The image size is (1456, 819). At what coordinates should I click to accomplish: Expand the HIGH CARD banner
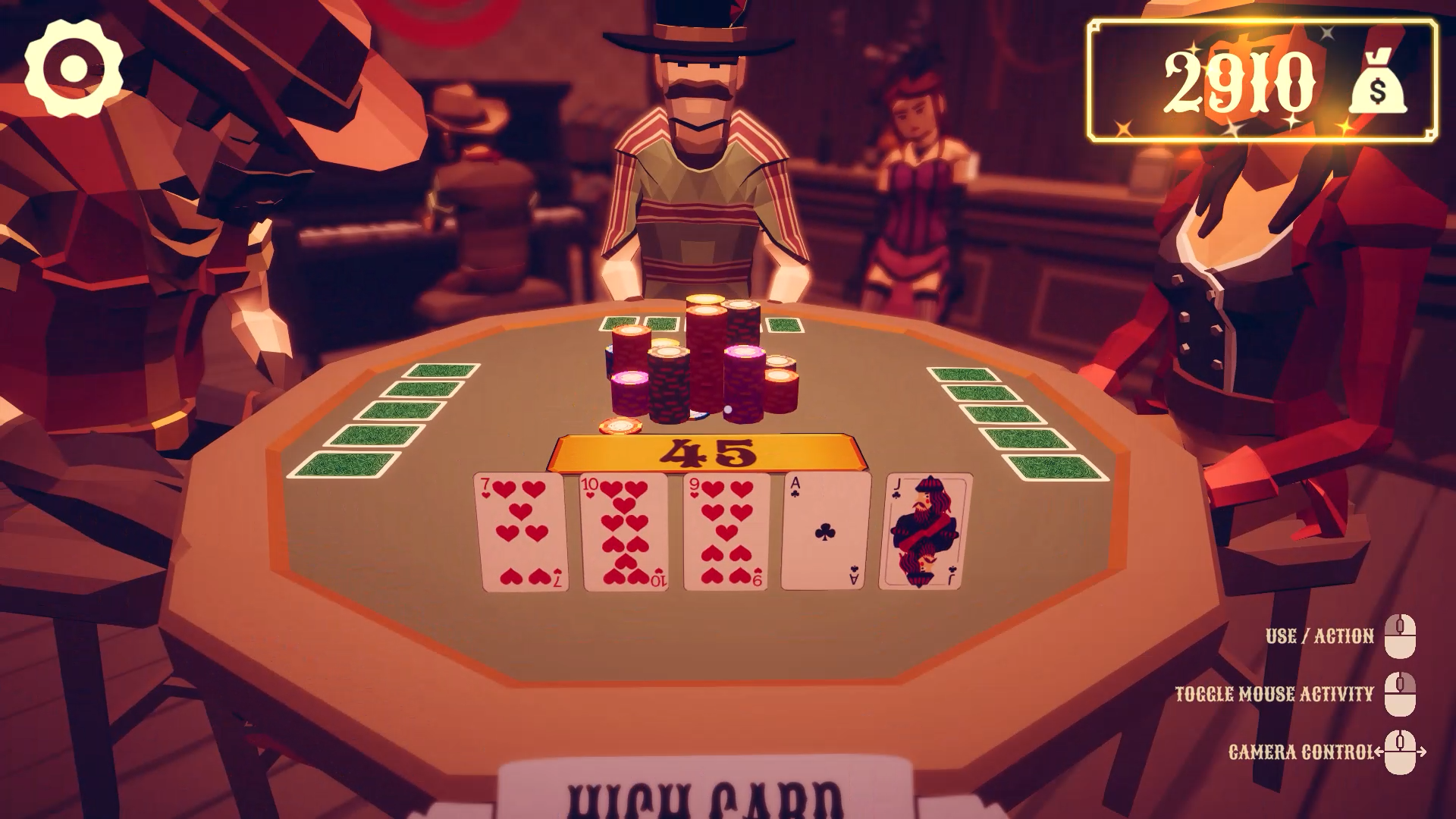click(x=705, y=800)
